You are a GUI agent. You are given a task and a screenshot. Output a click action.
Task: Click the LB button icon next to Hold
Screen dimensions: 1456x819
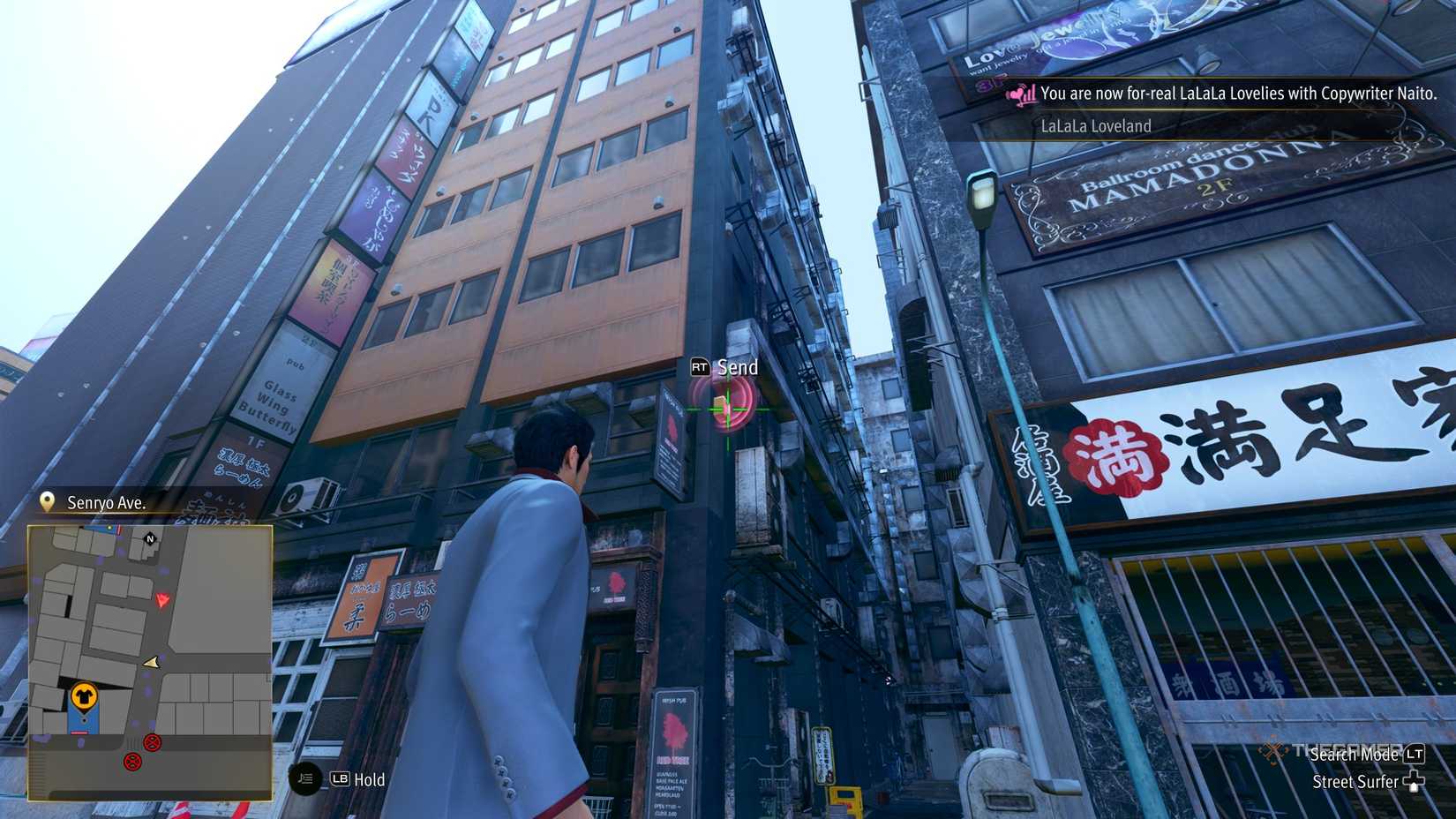click(341, 779)
